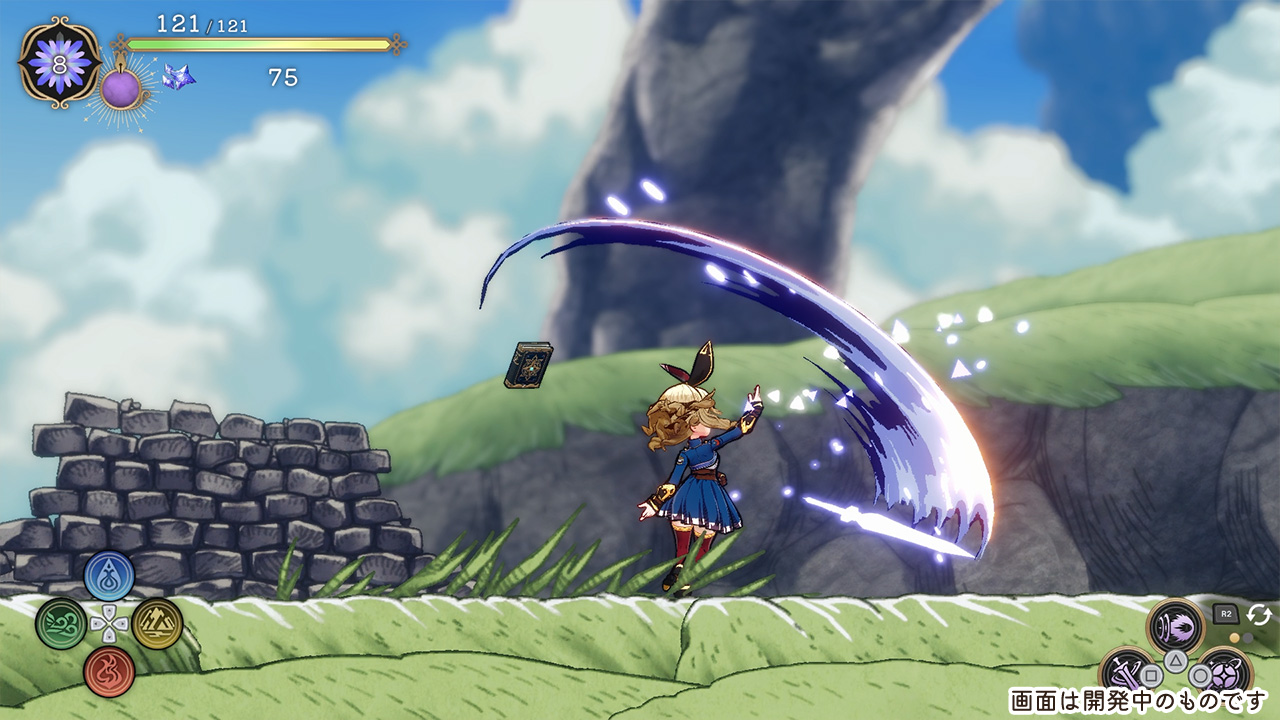
Task: Activate the red fire element icon
Action: (109, 670)
